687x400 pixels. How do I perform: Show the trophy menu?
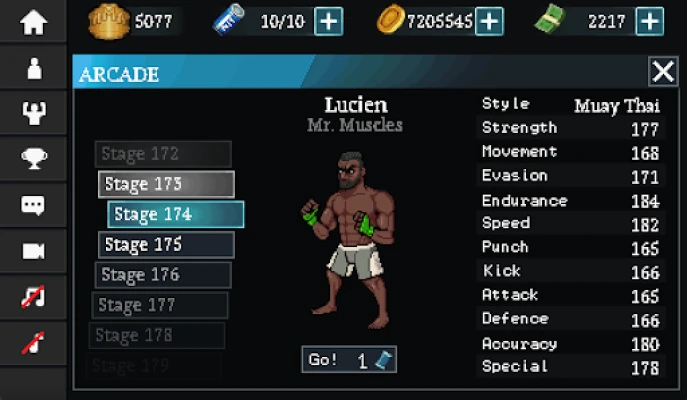coord(34,158)
